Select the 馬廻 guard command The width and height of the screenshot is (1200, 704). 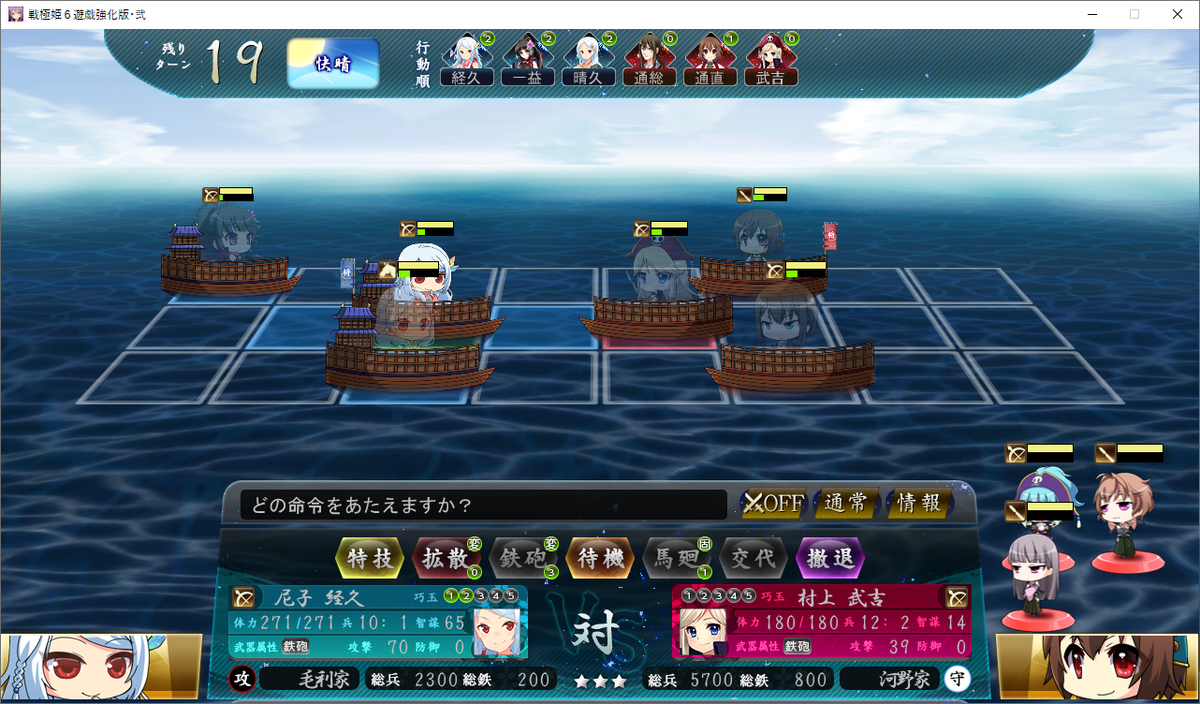tap(676, 558)
